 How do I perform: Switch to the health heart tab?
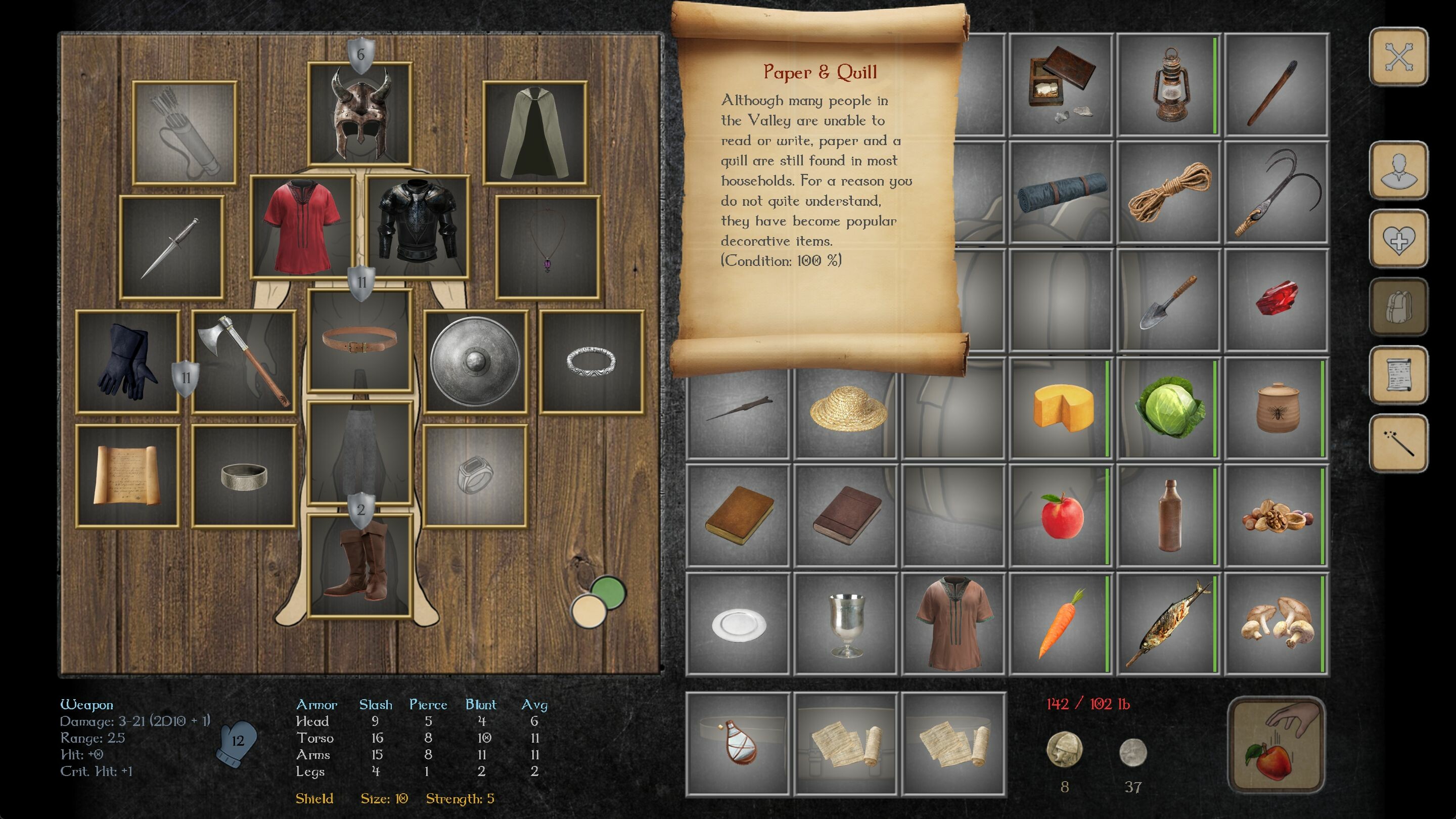[x=1398, y=239]
